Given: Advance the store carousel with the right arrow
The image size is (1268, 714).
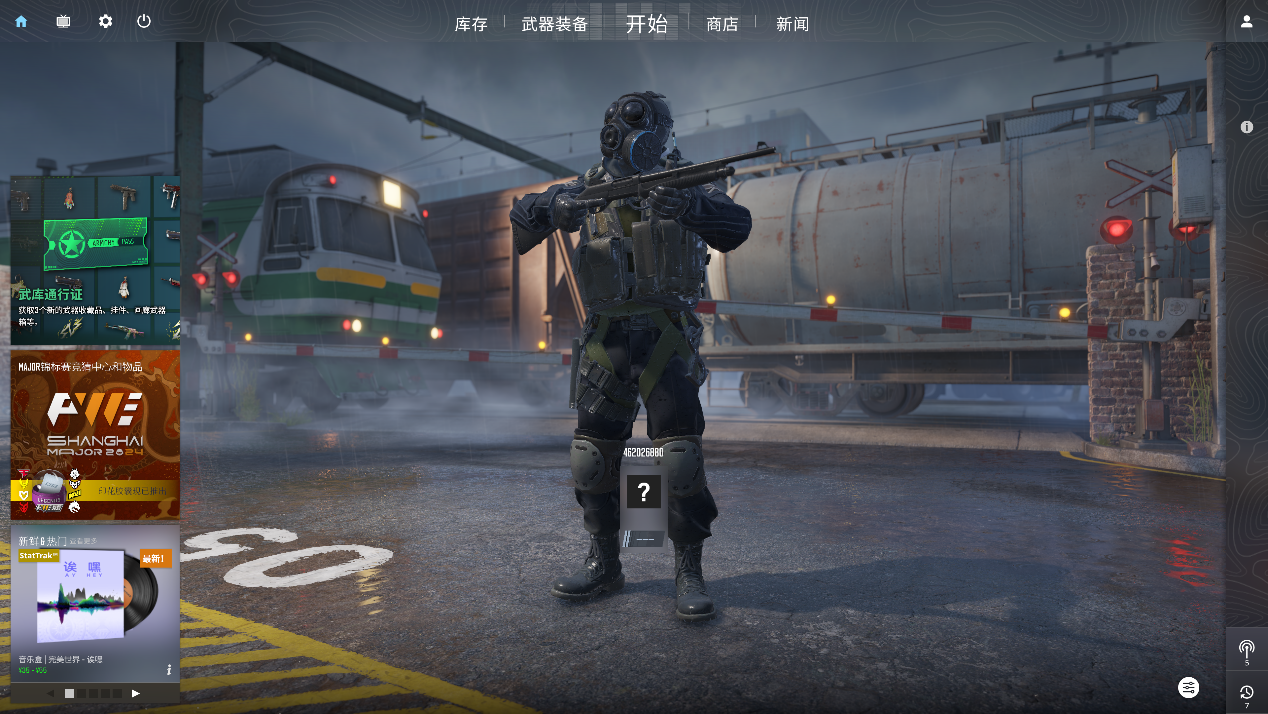Looking at the screenshot, I should click(136, 693).
